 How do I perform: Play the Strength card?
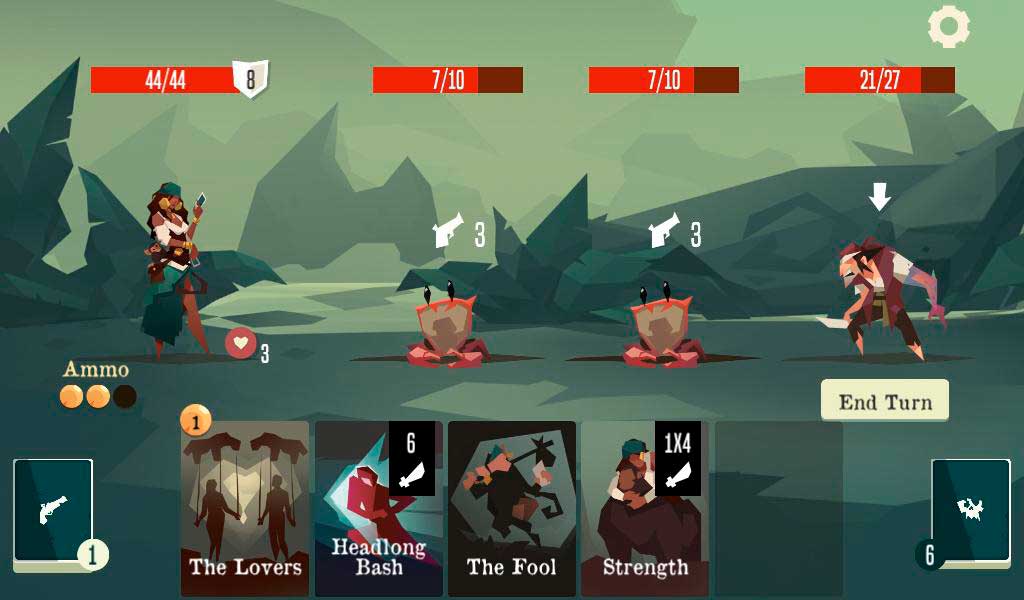tap(645, 509)
